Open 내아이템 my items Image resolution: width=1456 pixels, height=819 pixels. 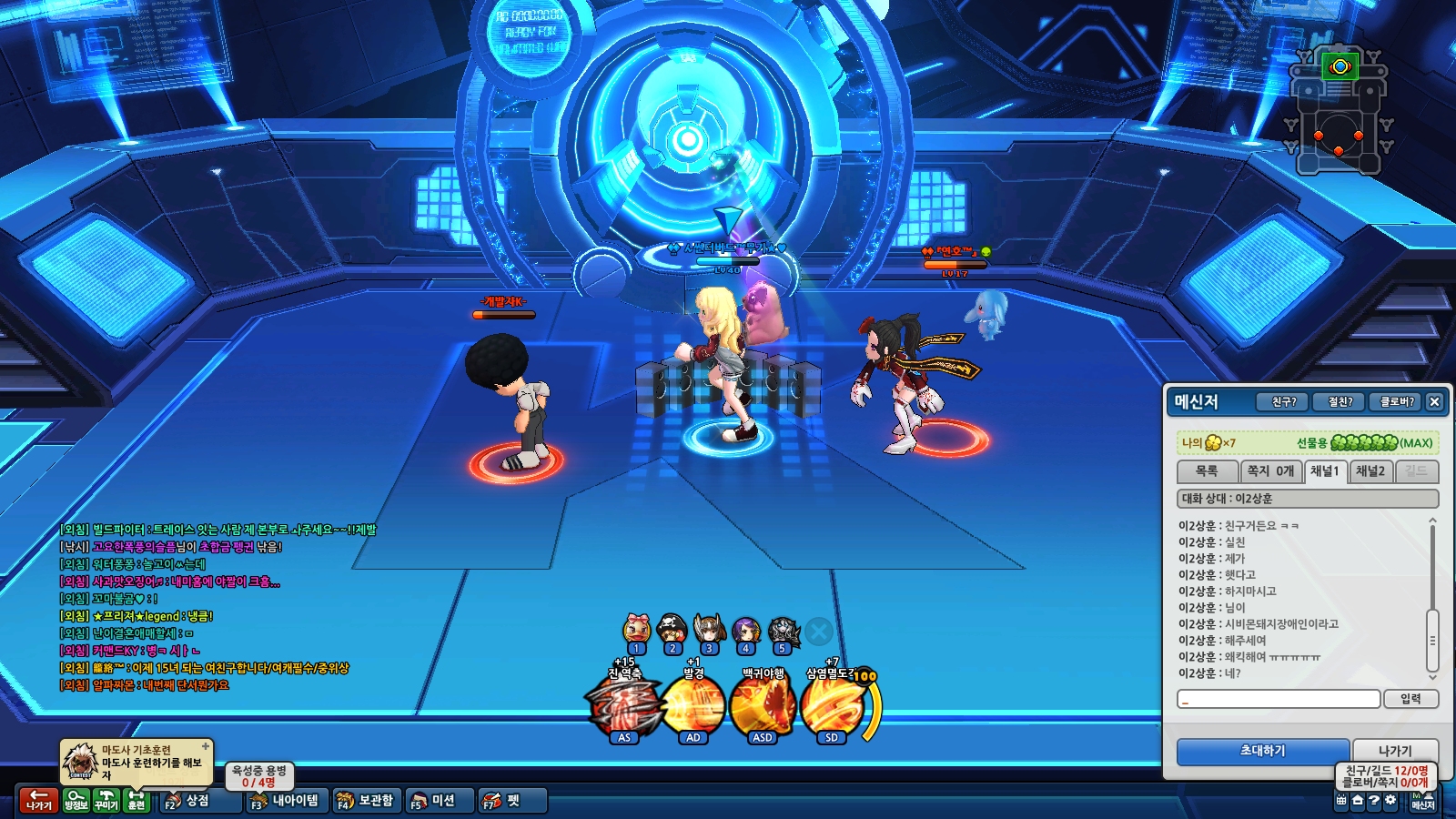[x=285, y=801]
